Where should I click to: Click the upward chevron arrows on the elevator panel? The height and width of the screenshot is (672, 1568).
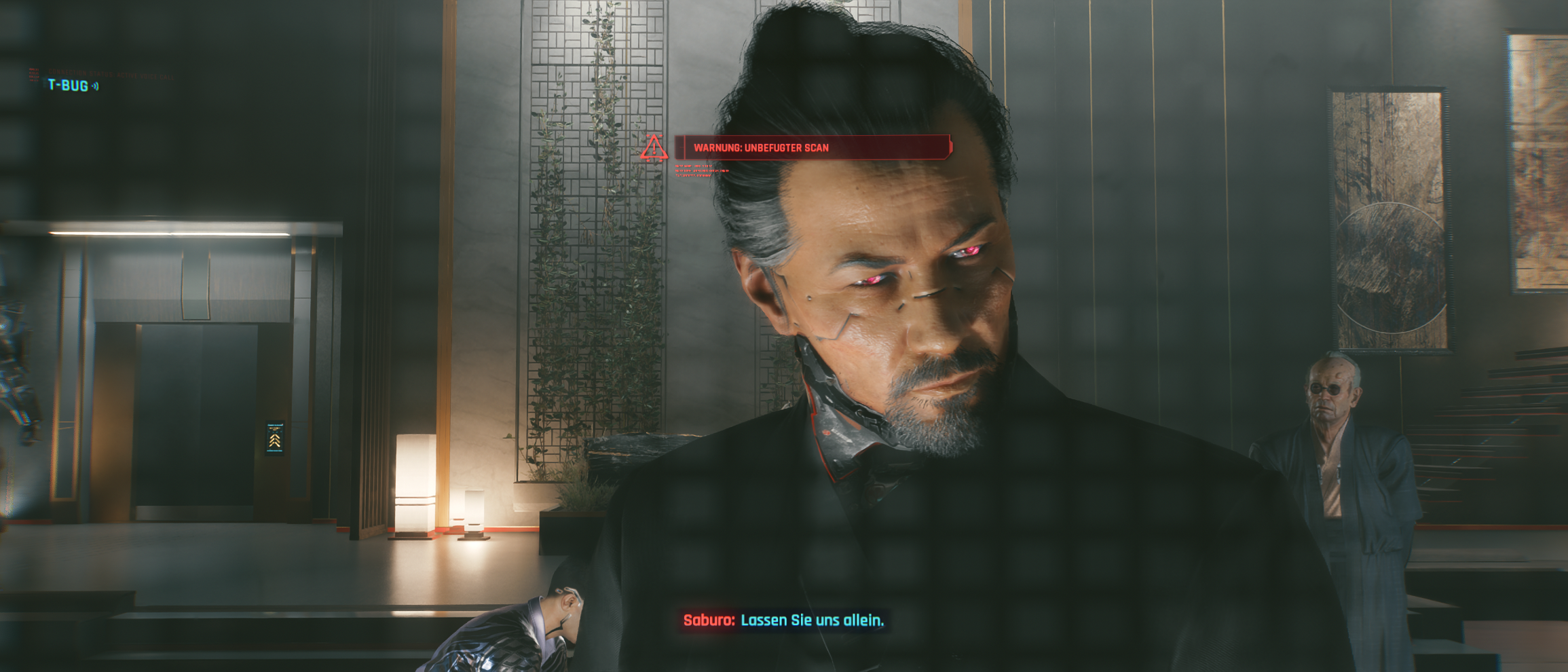click(x=274, y=441)
